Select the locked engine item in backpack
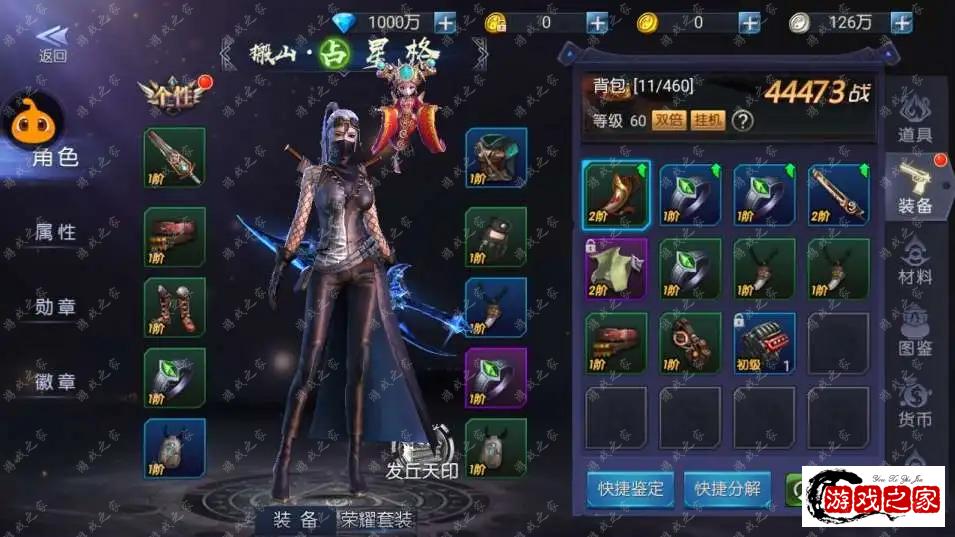955x537 pixels. point(764,341)
